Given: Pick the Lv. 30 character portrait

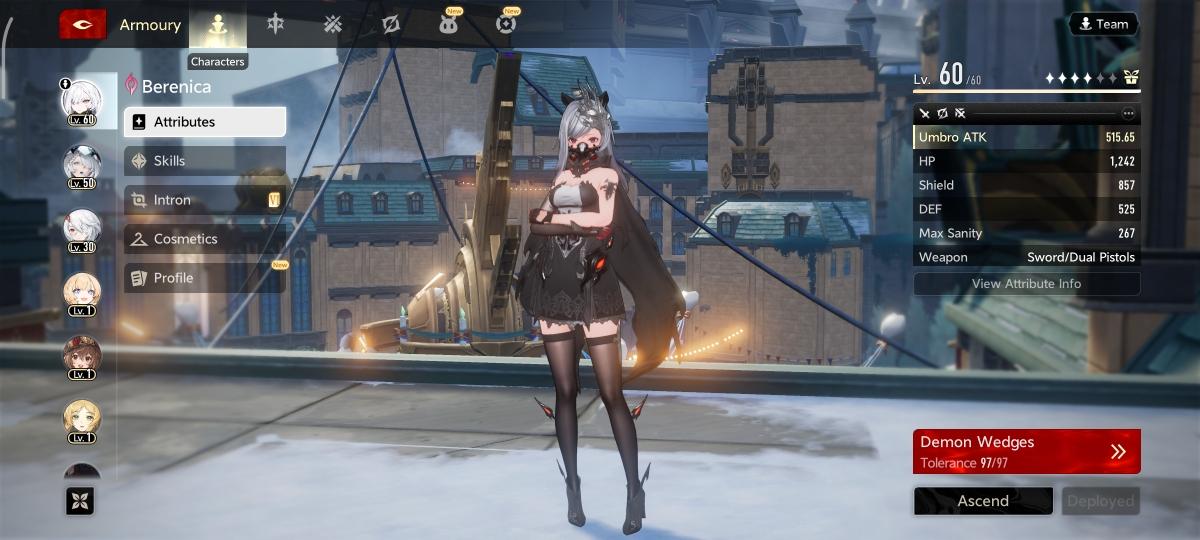Looking at the screenshot, I should point(82,229).
